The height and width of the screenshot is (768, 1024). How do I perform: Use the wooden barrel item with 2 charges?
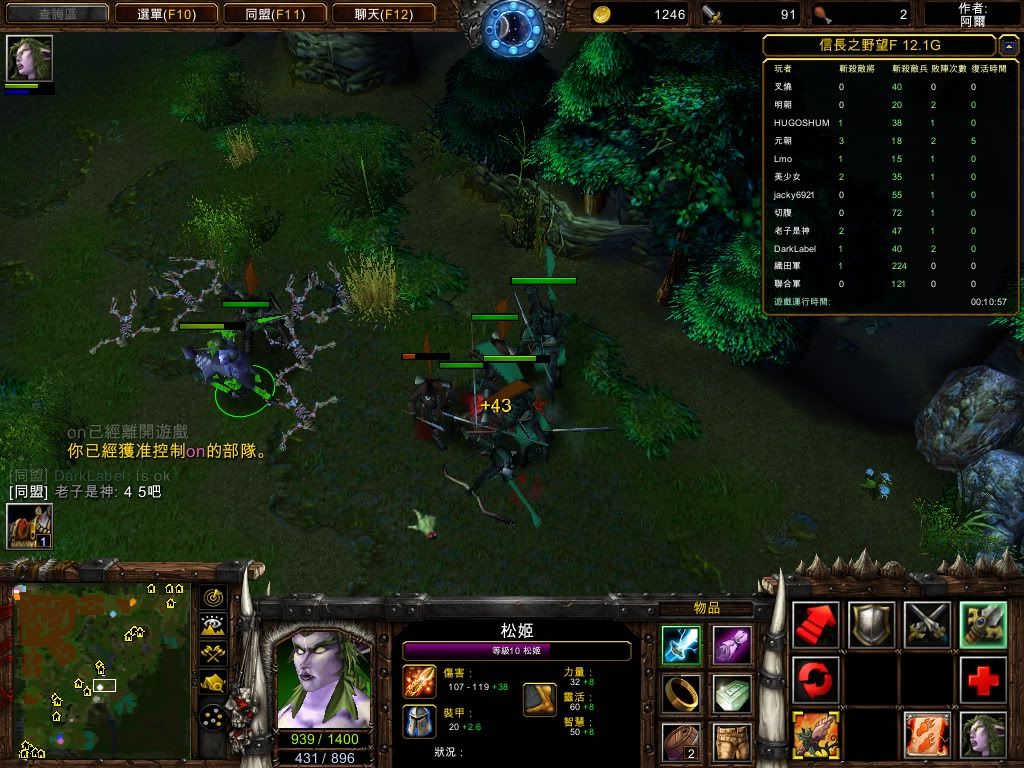coord(681,741)
